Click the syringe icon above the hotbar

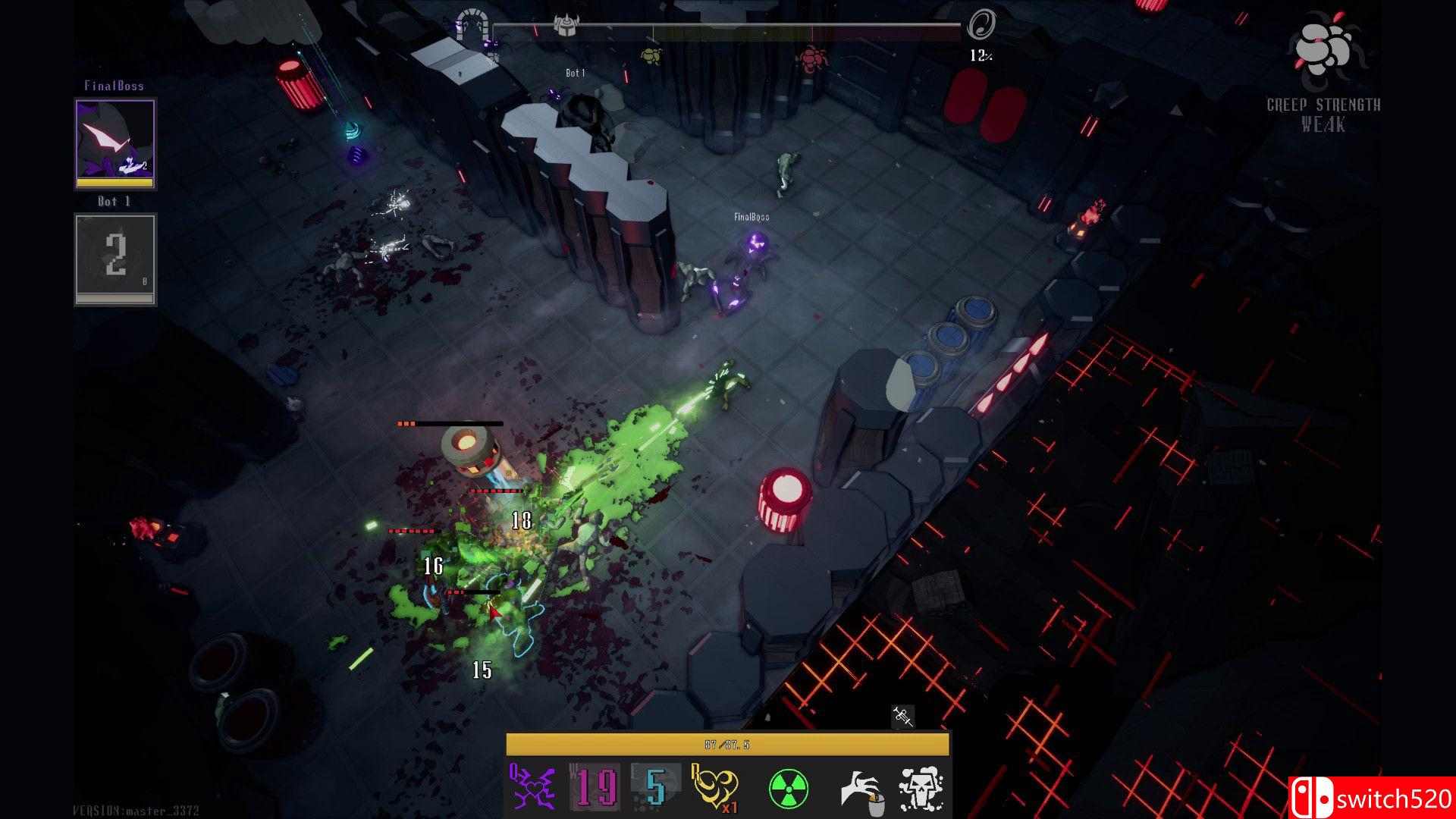(902, 715)
